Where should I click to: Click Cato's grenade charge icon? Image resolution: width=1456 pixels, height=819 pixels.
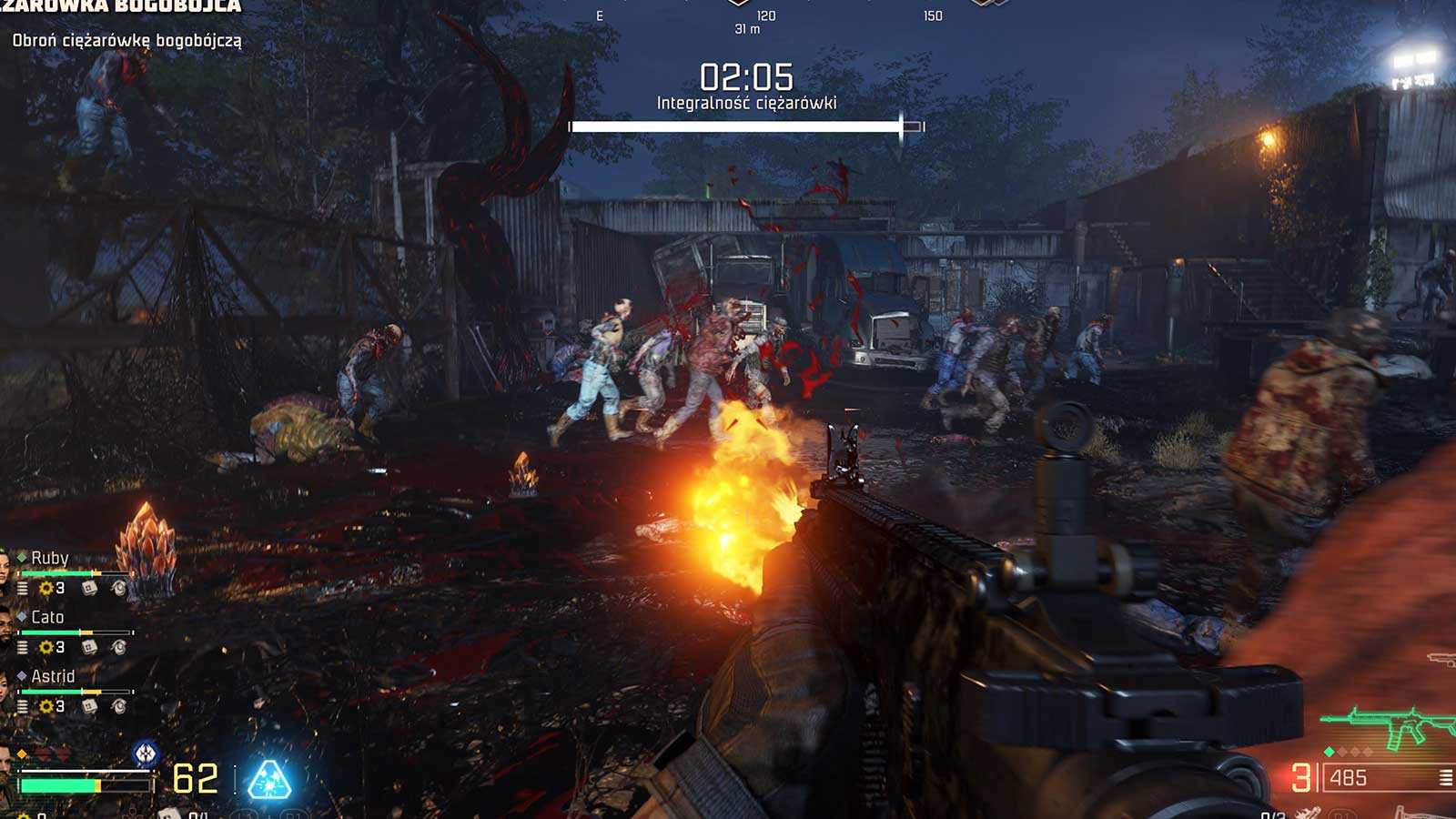point(89,647)
